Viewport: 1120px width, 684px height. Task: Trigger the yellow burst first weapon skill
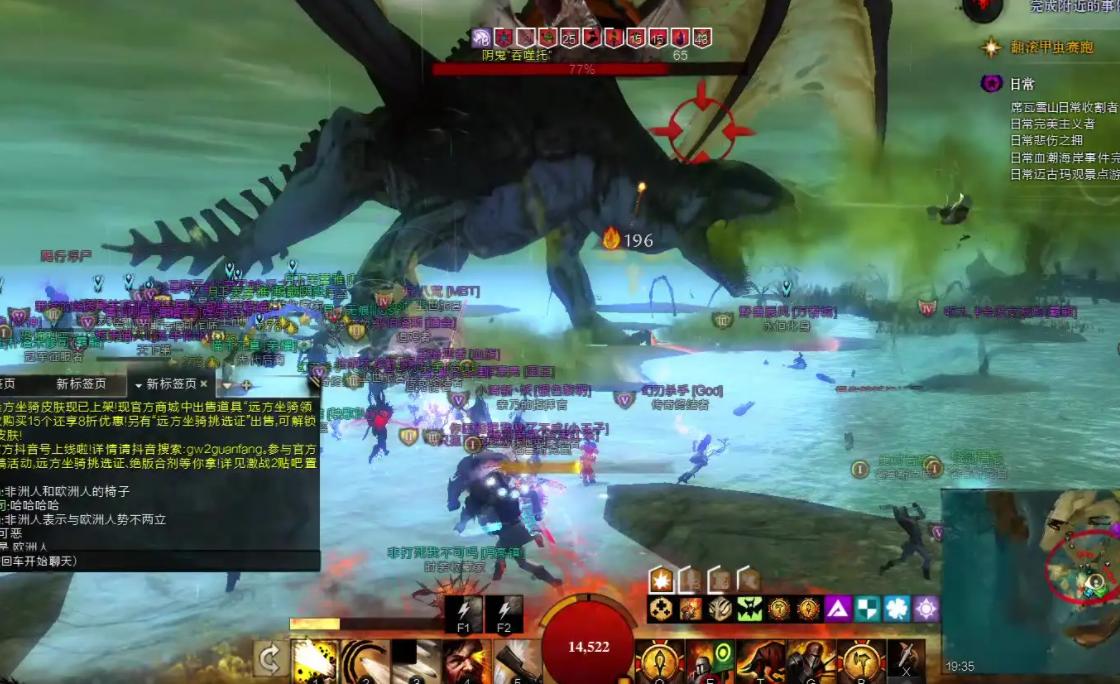click(x=312, y=661)
